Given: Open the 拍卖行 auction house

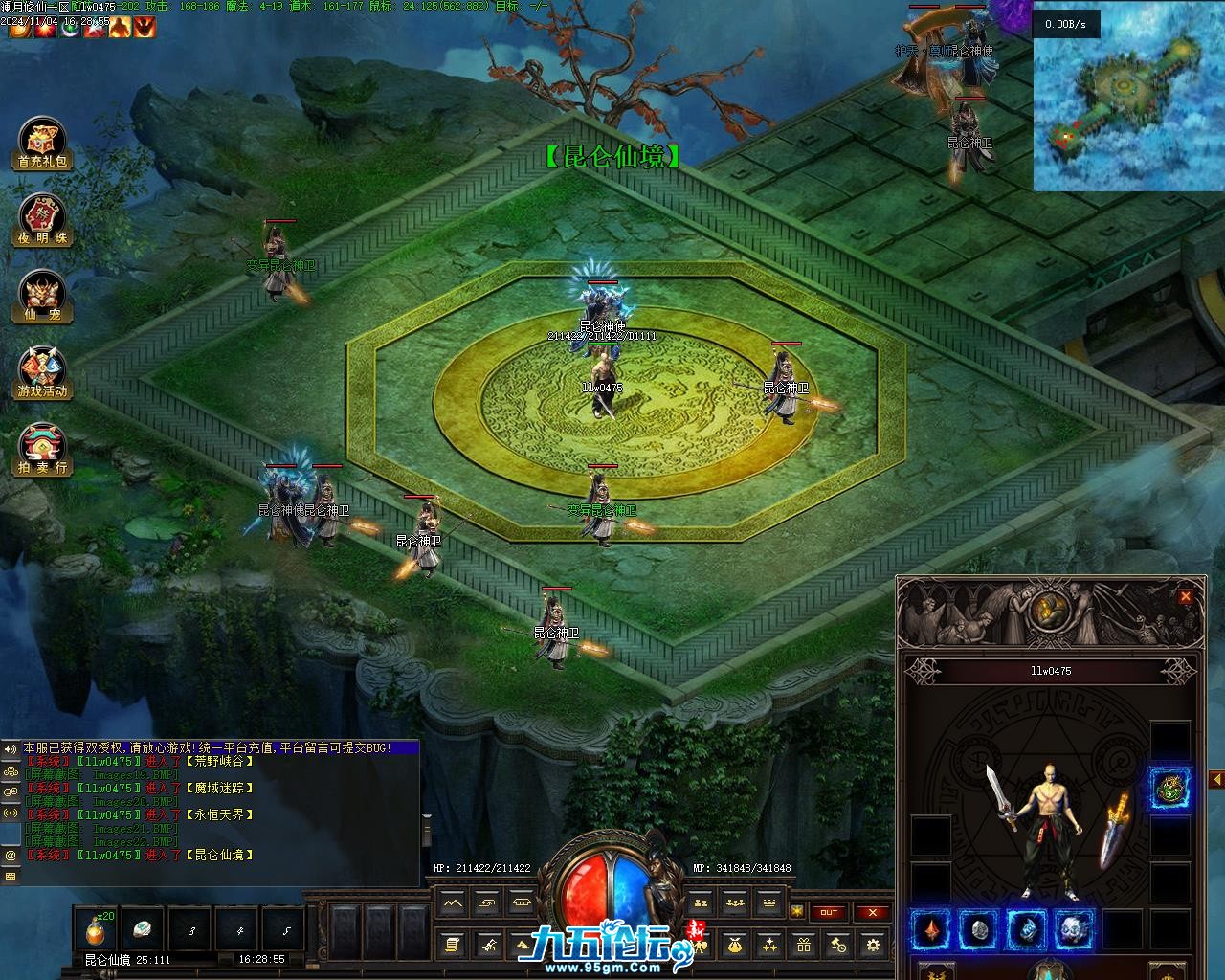Looking at the screenshot, I should [42, 450].
